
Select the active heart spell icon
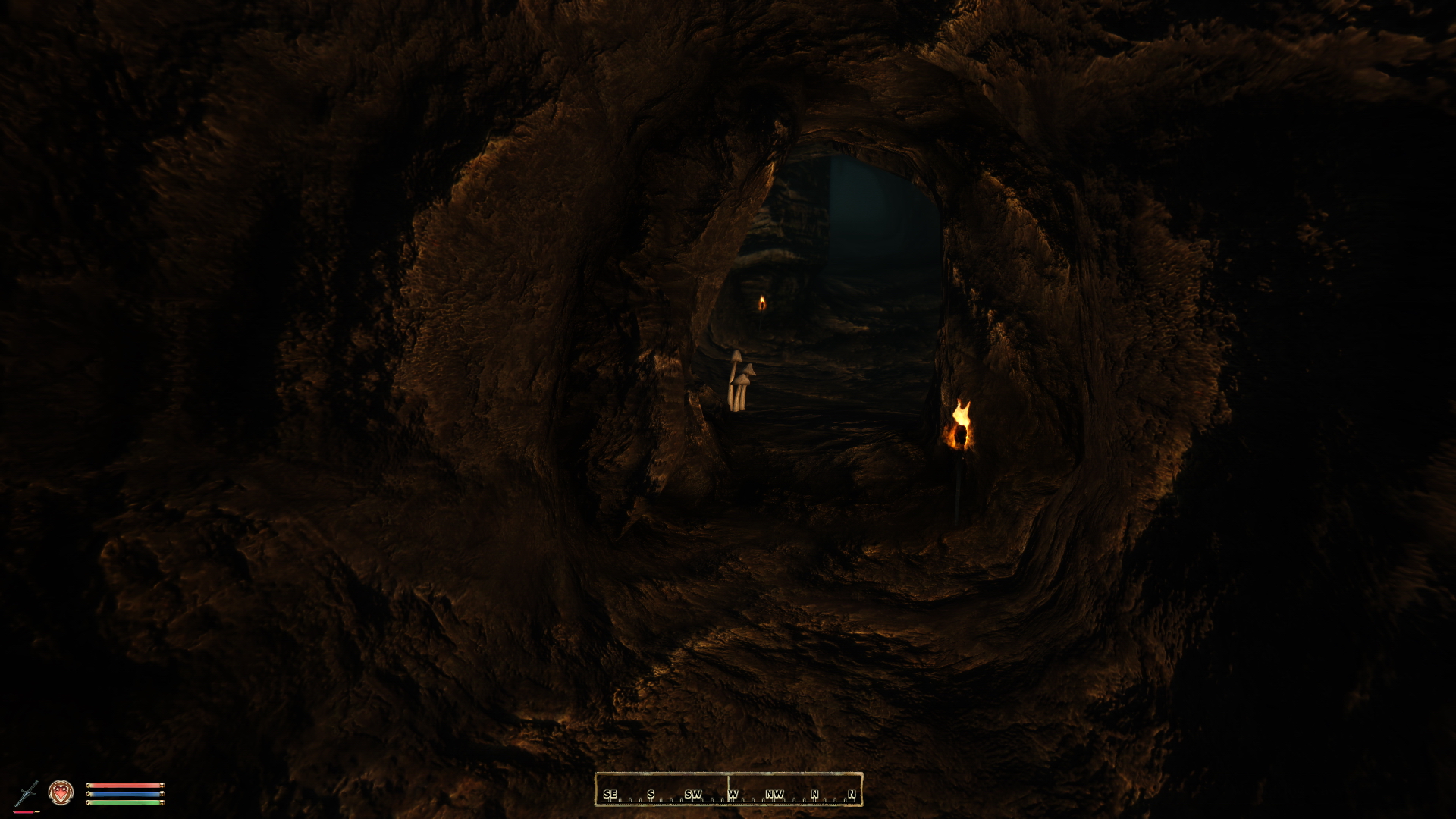tap(61, 792)
